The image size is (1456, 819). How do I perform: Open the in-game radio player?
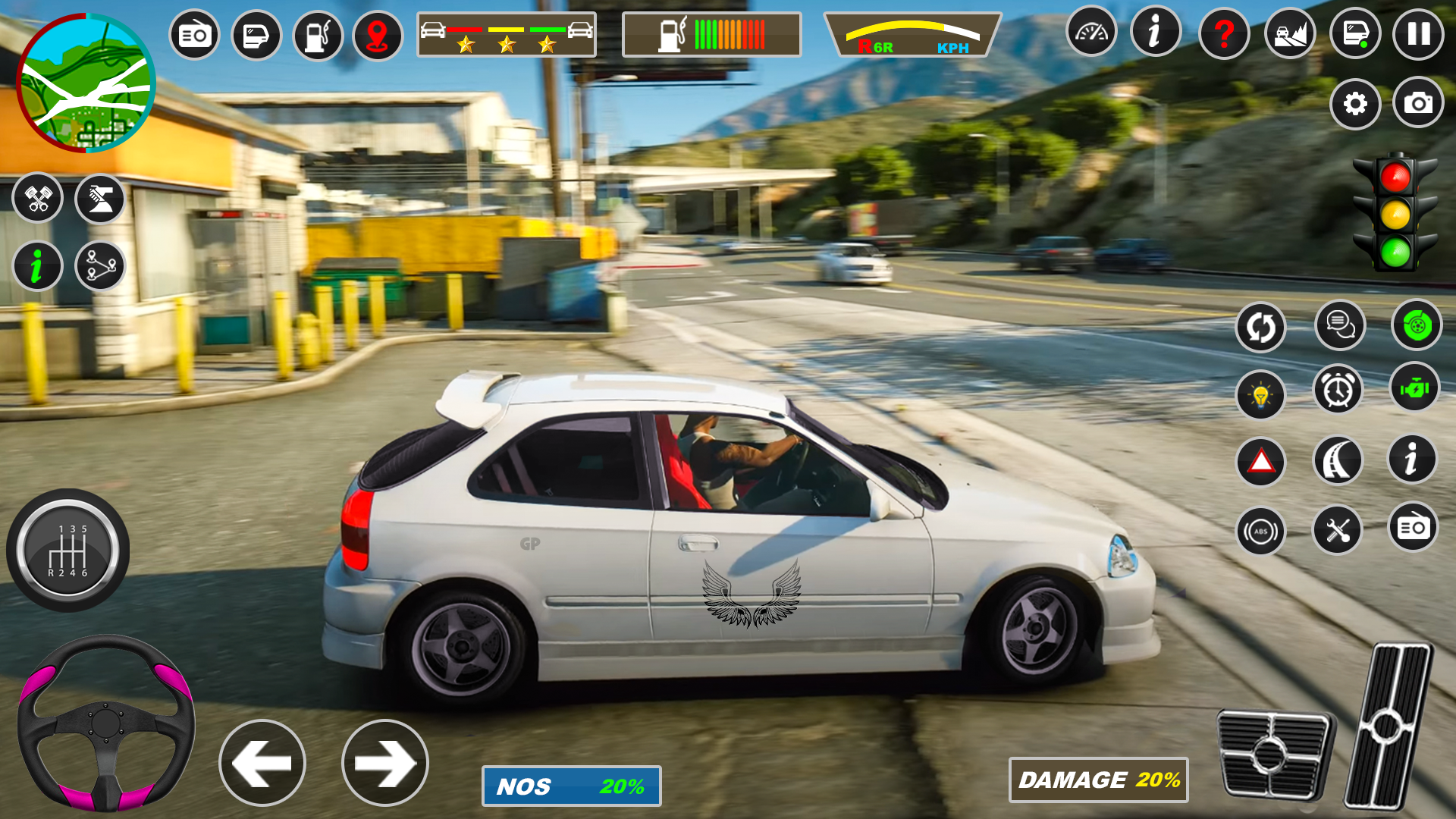196,34
